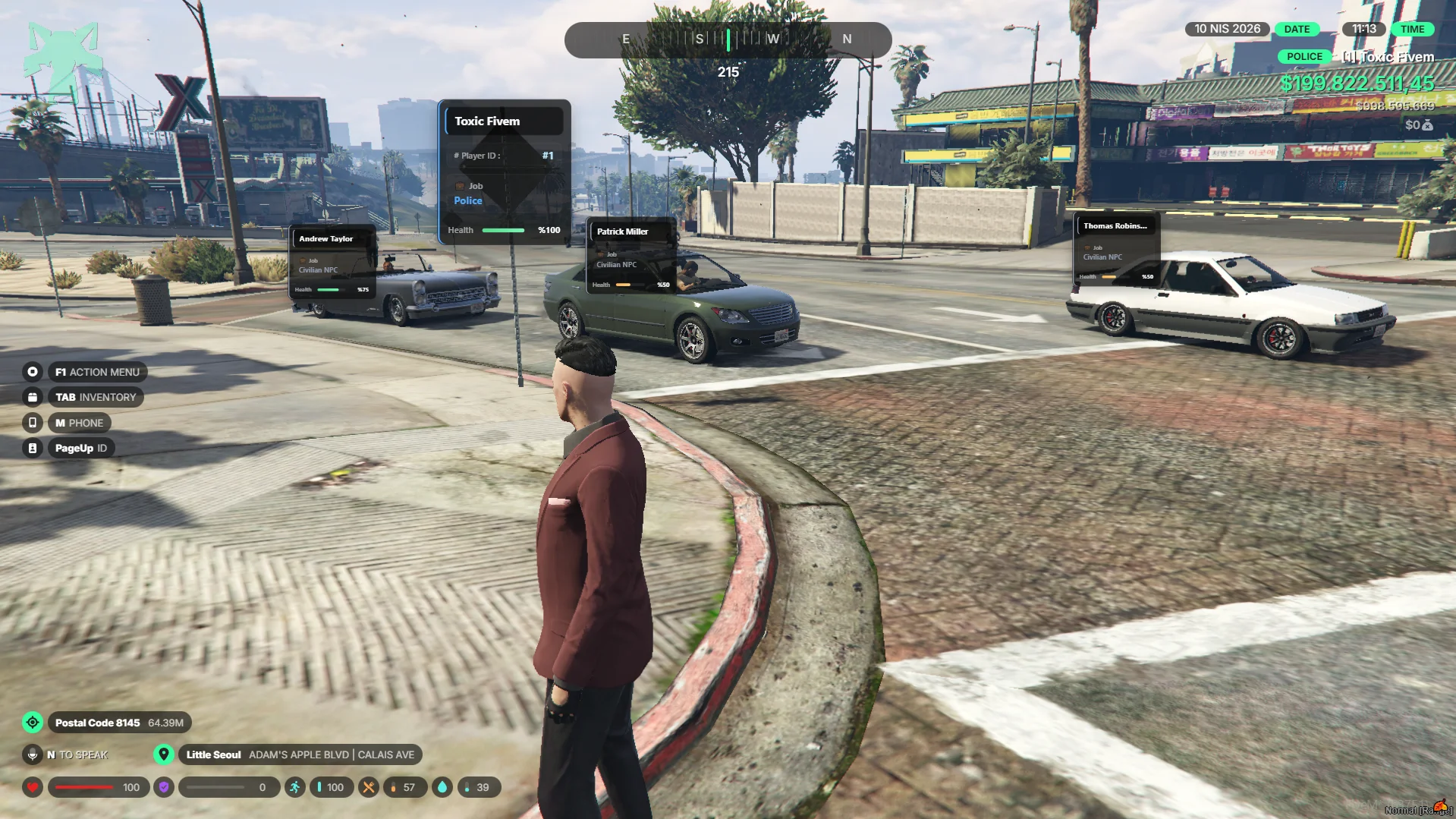
Task: Click the green POLICE job badge
Action: pos(1304,57)
